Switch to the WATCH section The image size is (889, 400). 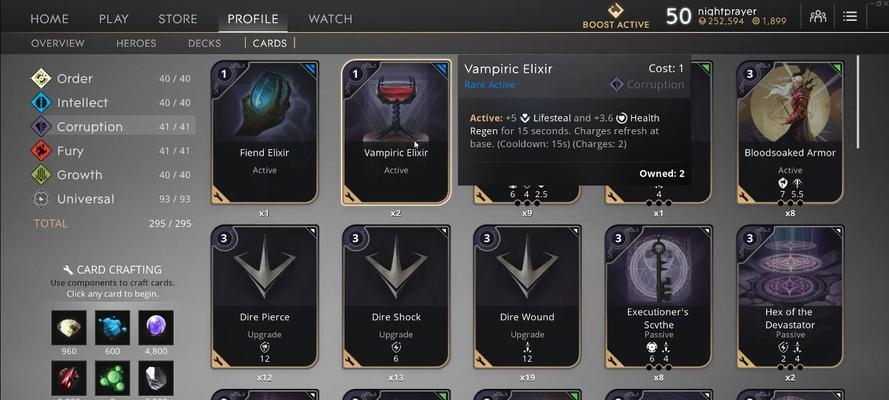330,19
